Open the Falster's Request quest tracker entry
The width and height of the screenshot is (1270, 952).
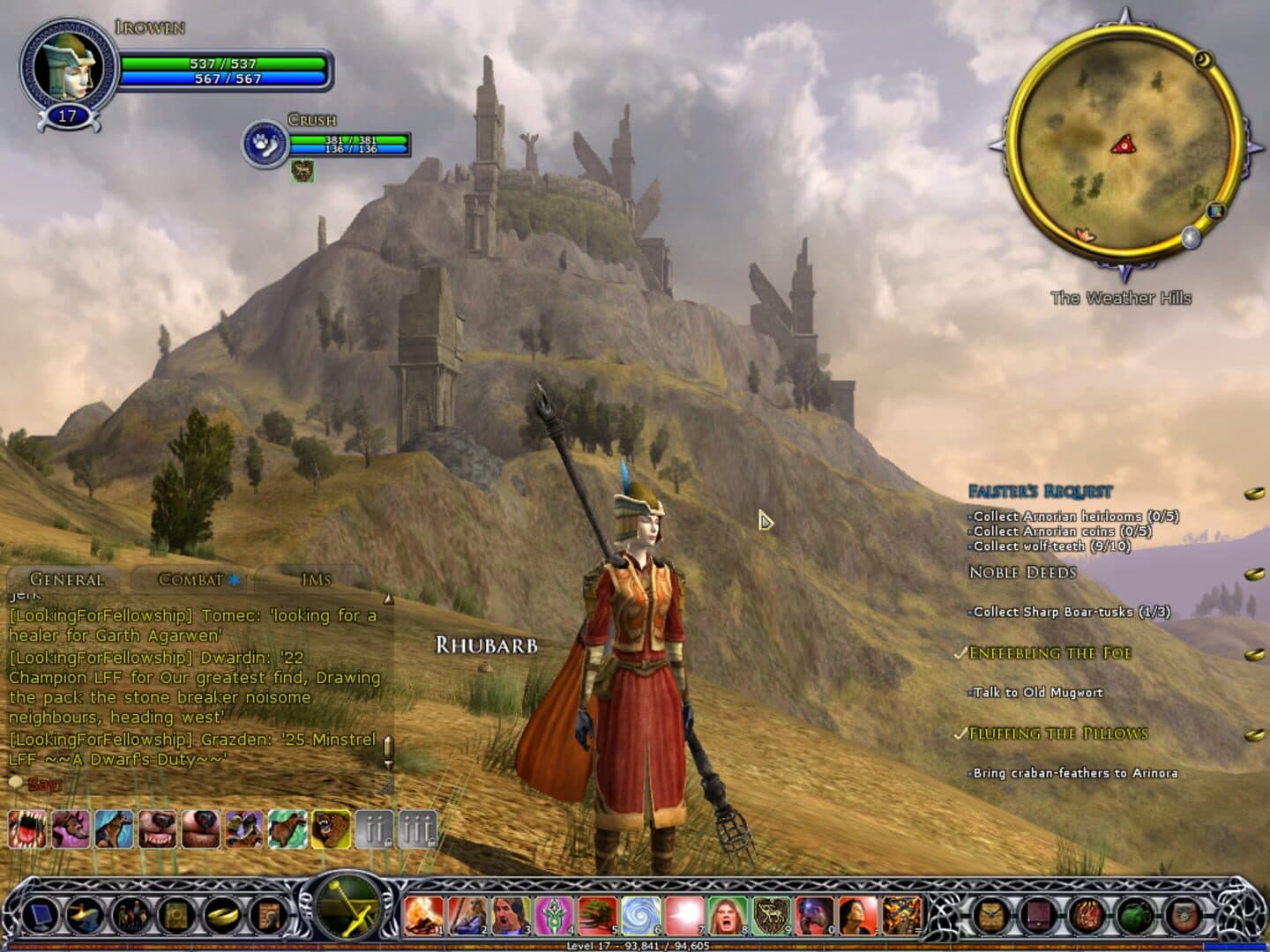pos(1041,491)
